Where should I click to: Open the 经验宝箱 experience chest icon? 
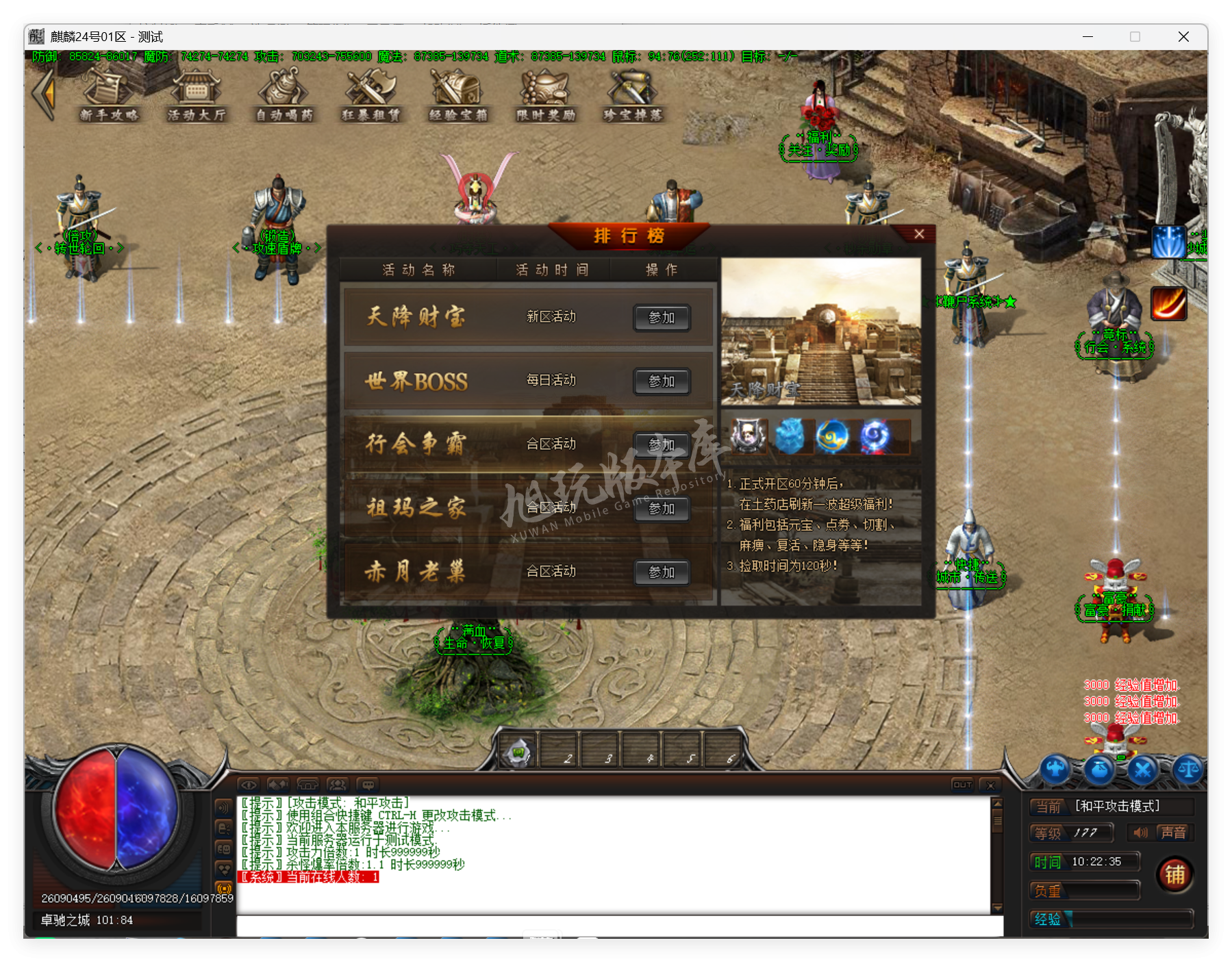point(457,96)
